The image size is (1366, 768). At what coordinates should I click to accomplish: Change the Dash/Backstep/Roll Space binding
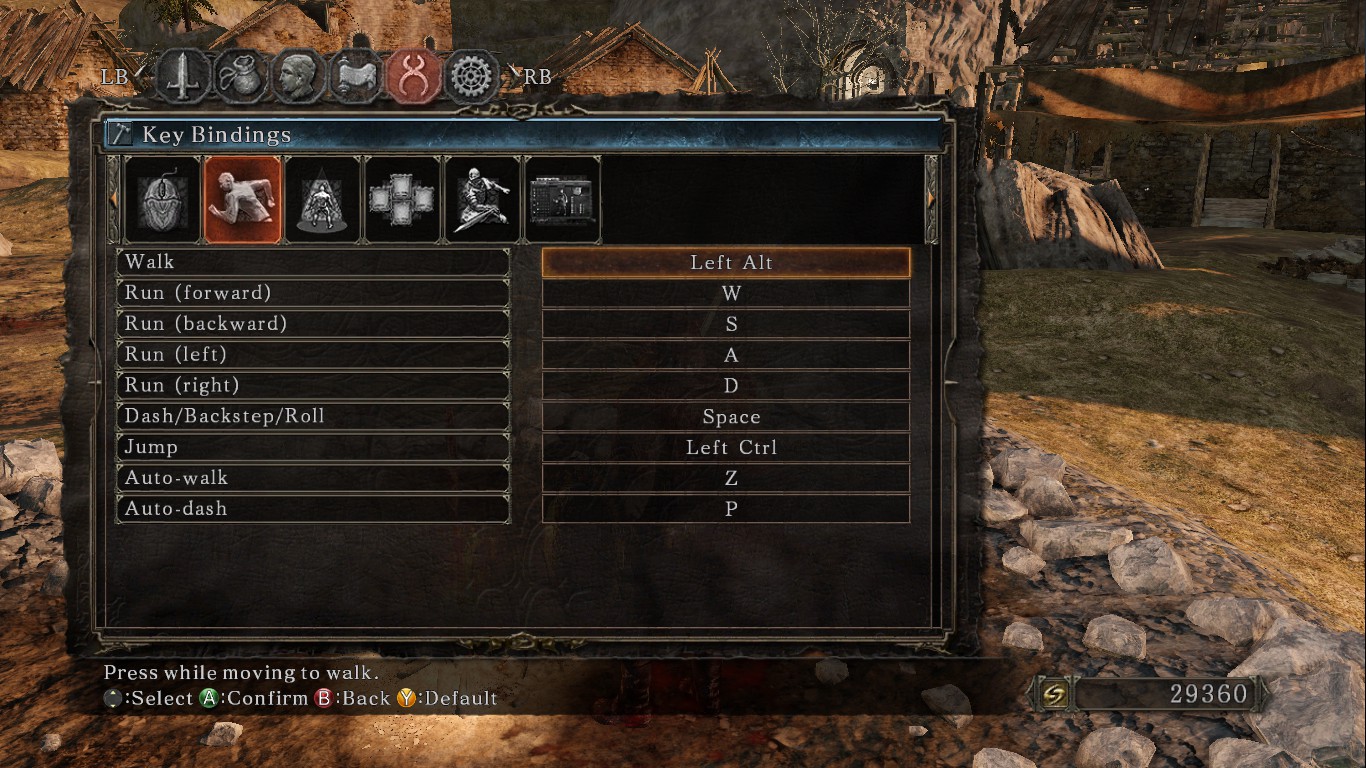(726, 417)
